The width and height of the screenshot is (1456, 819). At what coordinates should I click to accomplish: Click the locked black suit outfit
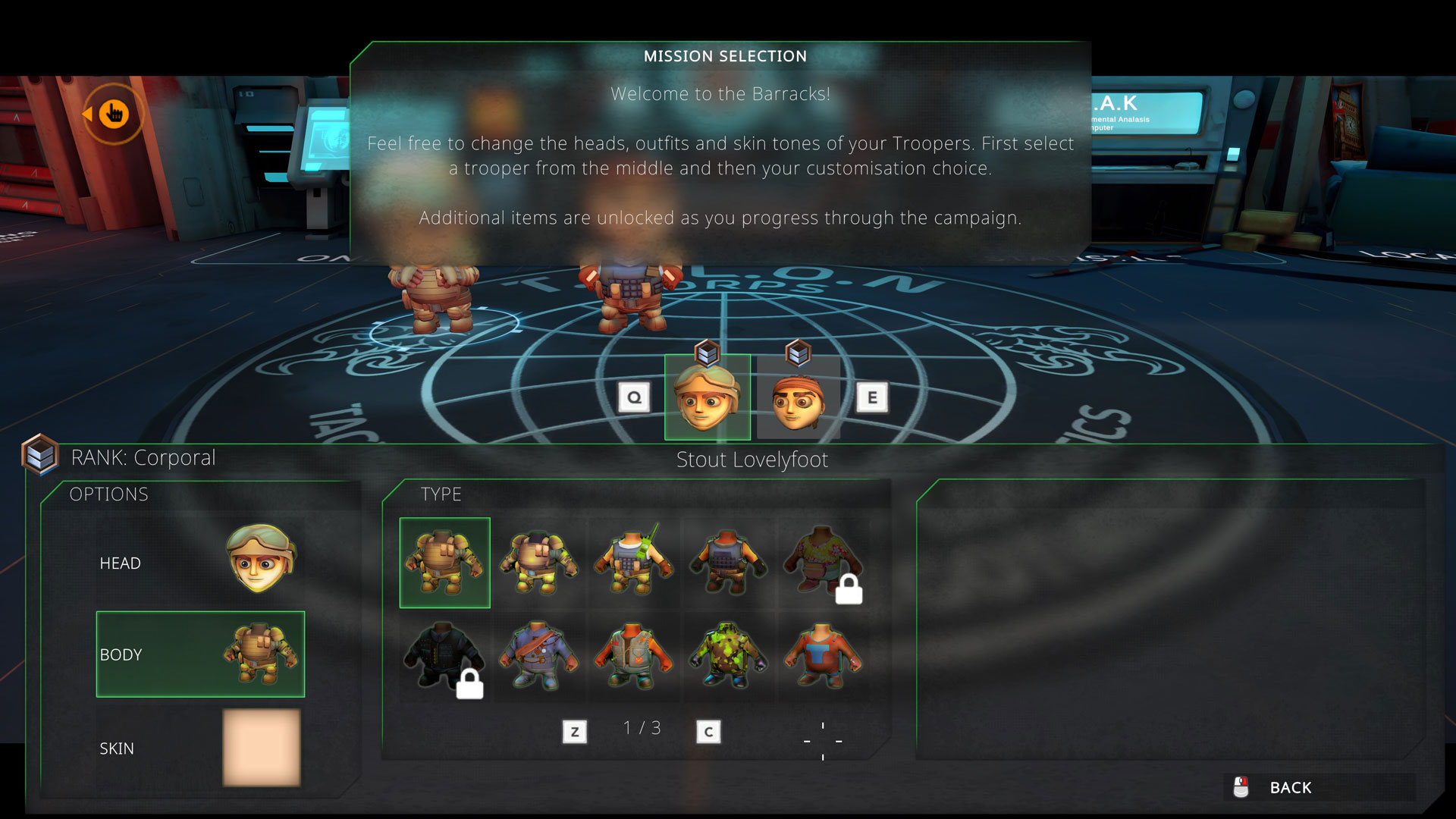[444, 657]
